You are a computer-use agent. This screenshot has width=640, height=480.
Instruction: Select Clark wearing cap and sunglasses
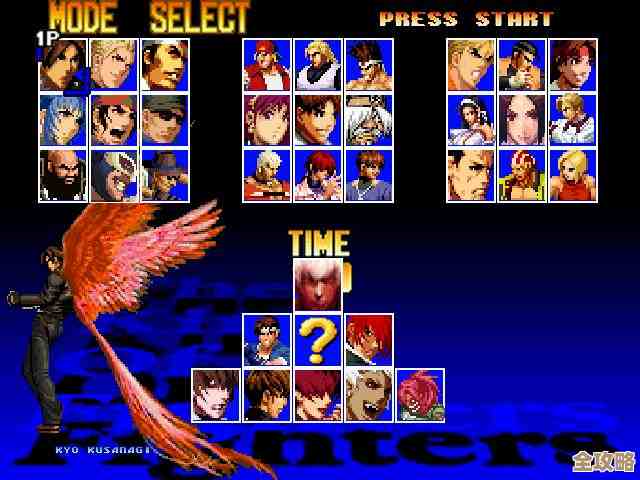point(165,119)
